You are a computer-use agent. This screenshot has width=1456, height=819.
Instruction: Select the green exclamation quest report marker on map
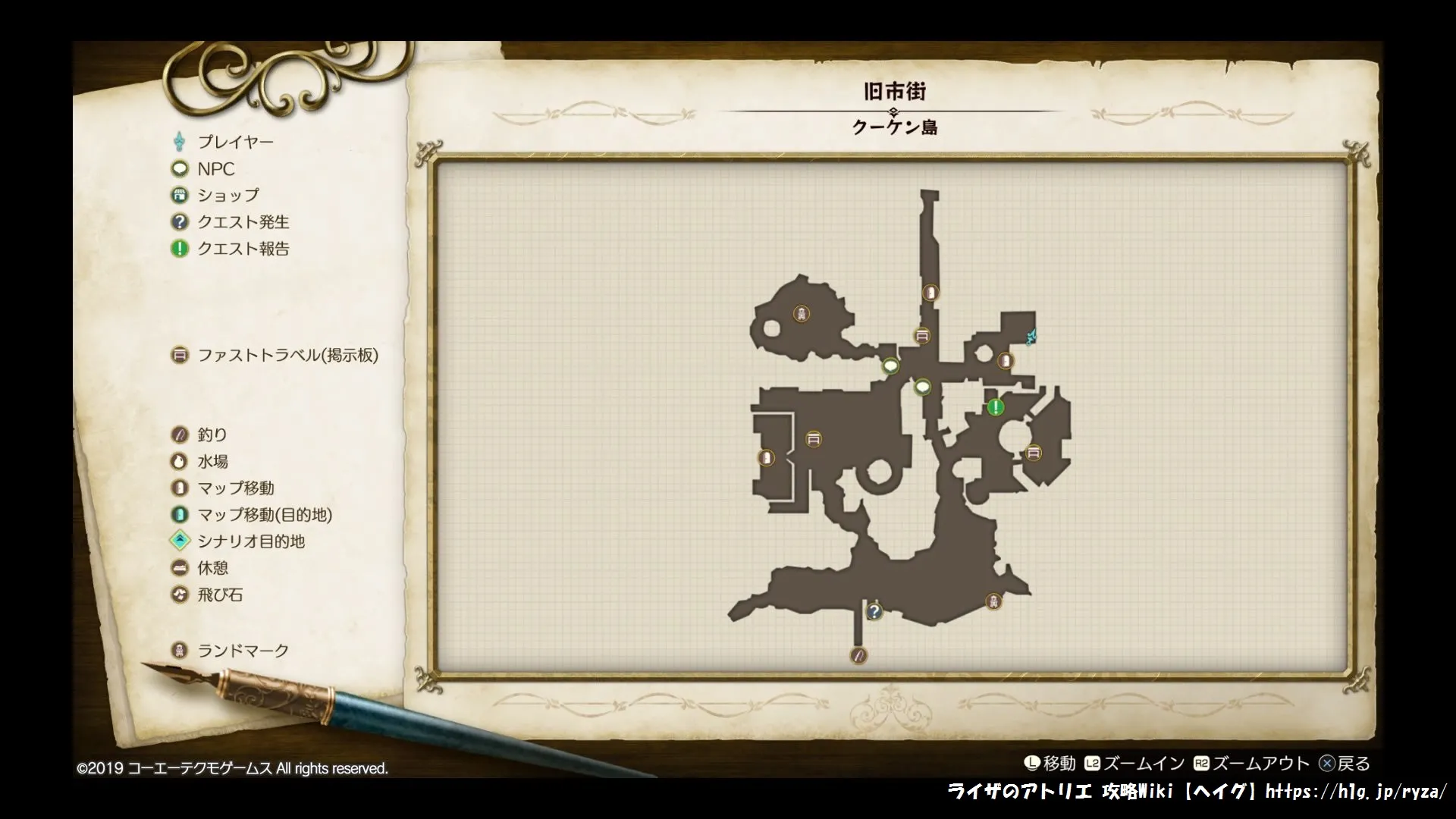[995, 407]
